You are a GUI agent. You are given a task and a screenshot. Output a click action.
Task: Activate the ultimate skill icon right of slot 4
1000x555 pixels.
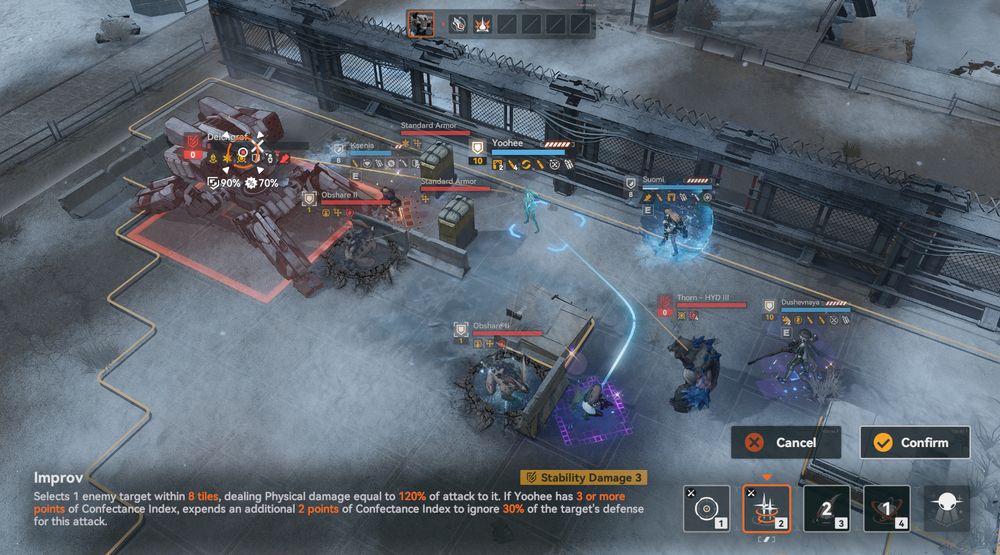[x=946, y=508]
